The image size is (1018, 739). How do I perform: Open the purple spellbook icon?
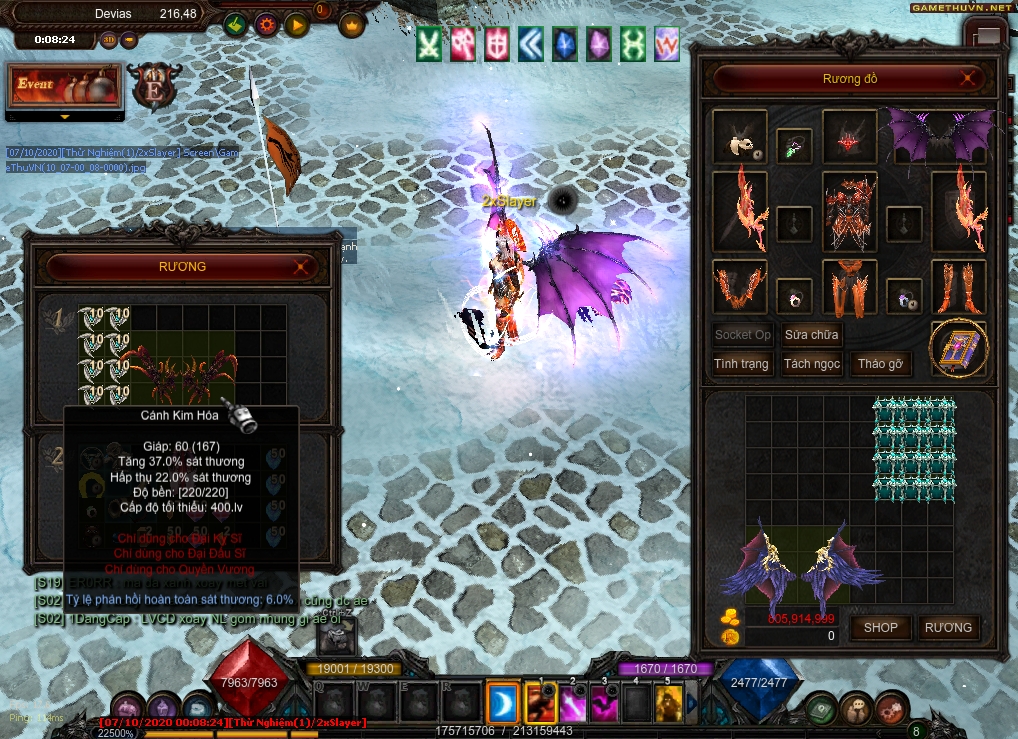point(958,348)
